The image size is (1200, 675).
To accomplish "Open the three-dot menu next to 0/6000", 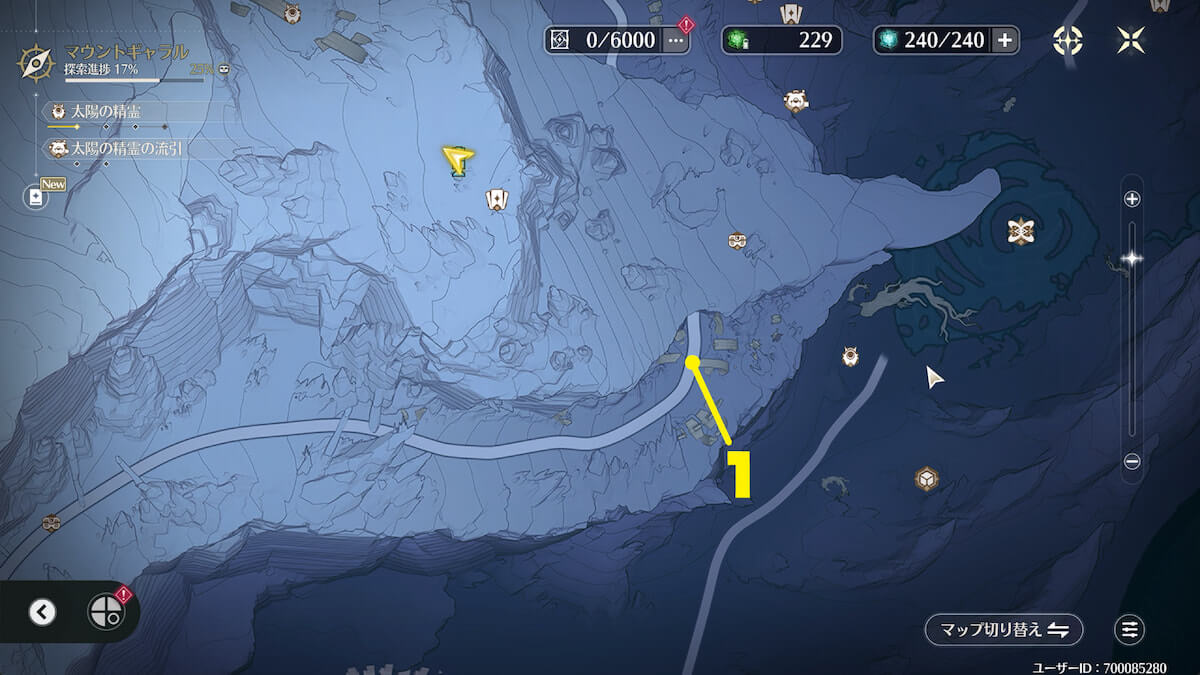I will 677,40.
